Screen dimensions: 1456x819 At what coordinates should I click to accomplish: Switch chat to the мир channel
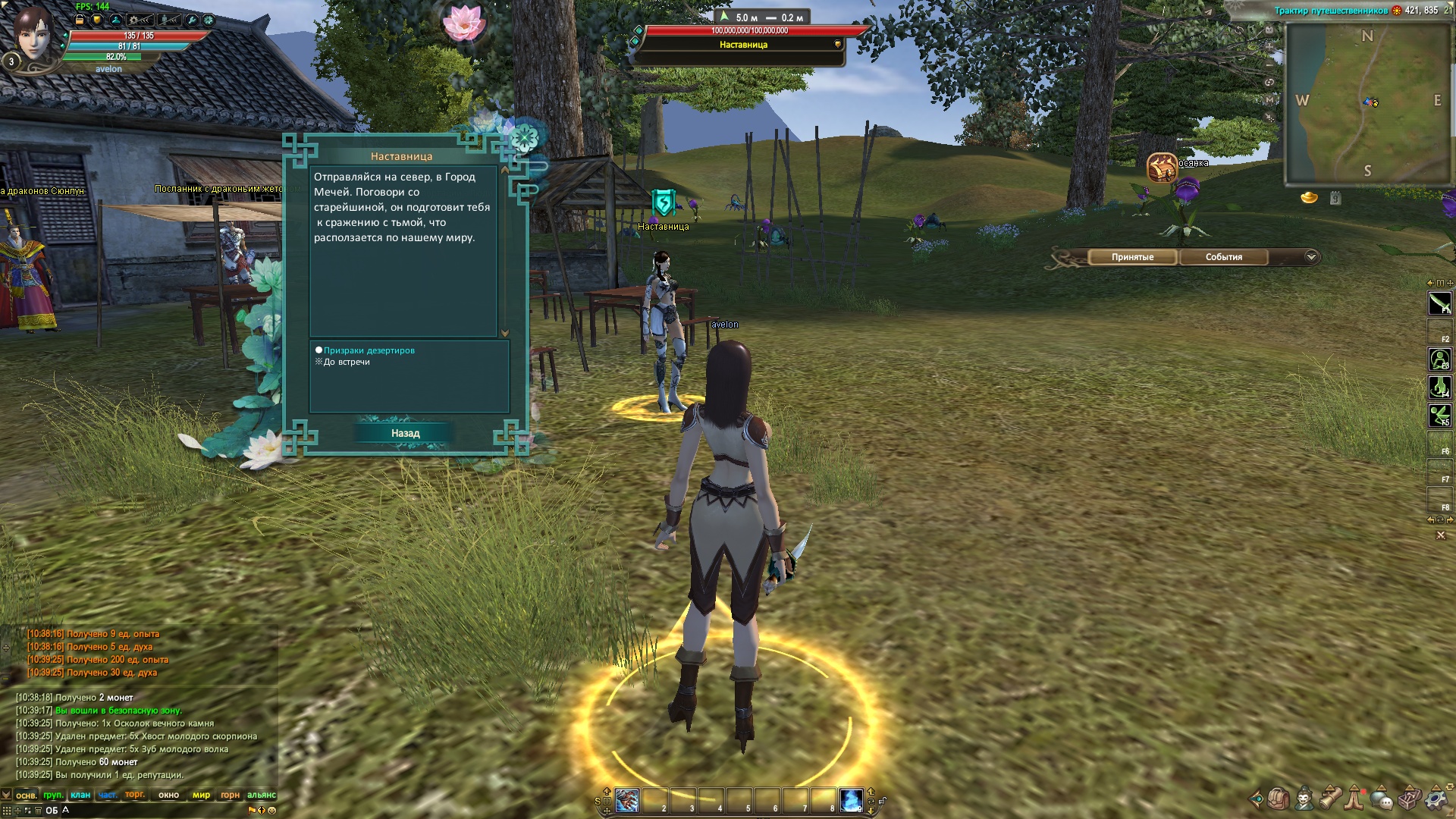[x=201, y=795]
